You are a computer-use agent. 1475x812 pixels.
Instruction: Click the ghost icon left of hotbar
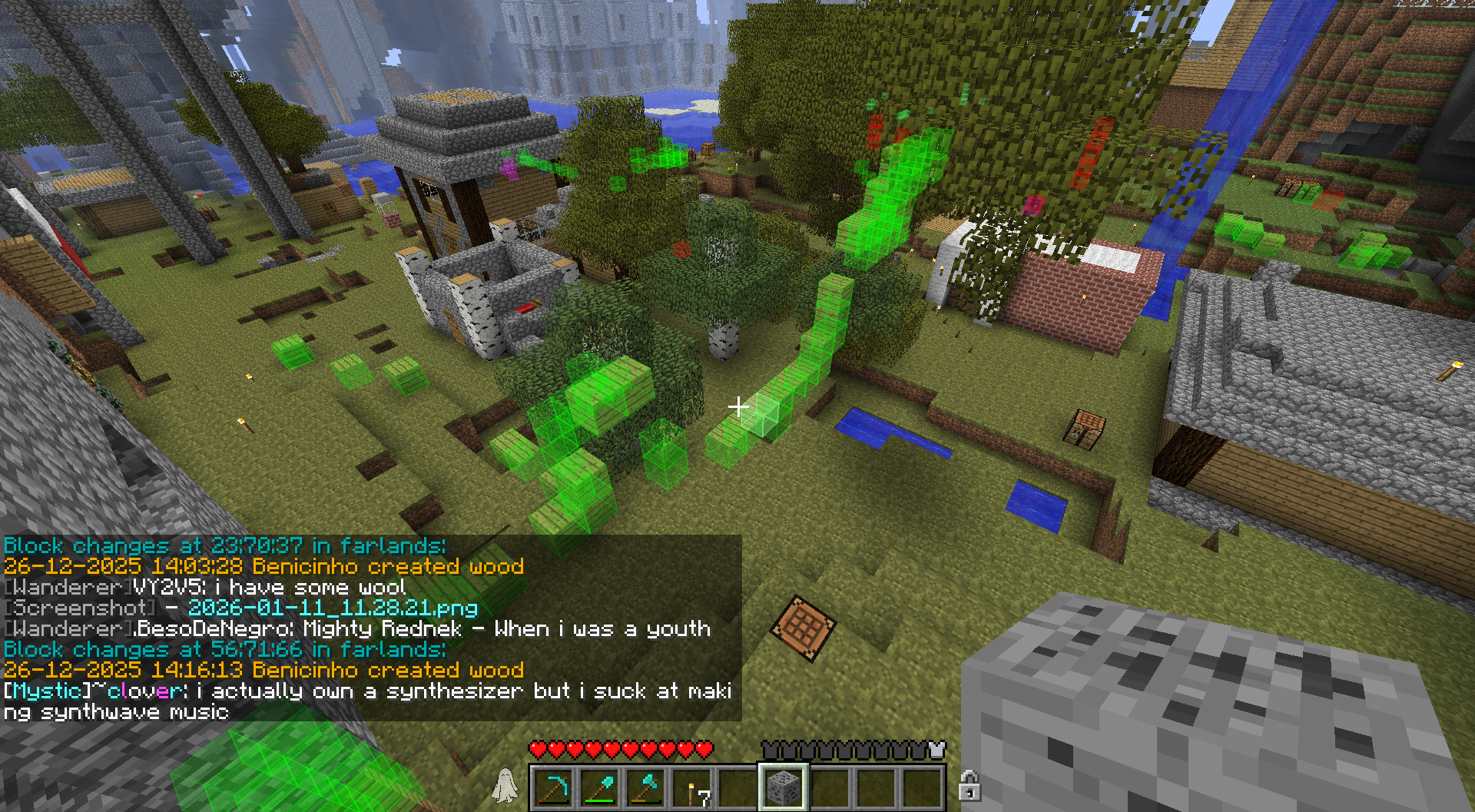coord(505,786)
